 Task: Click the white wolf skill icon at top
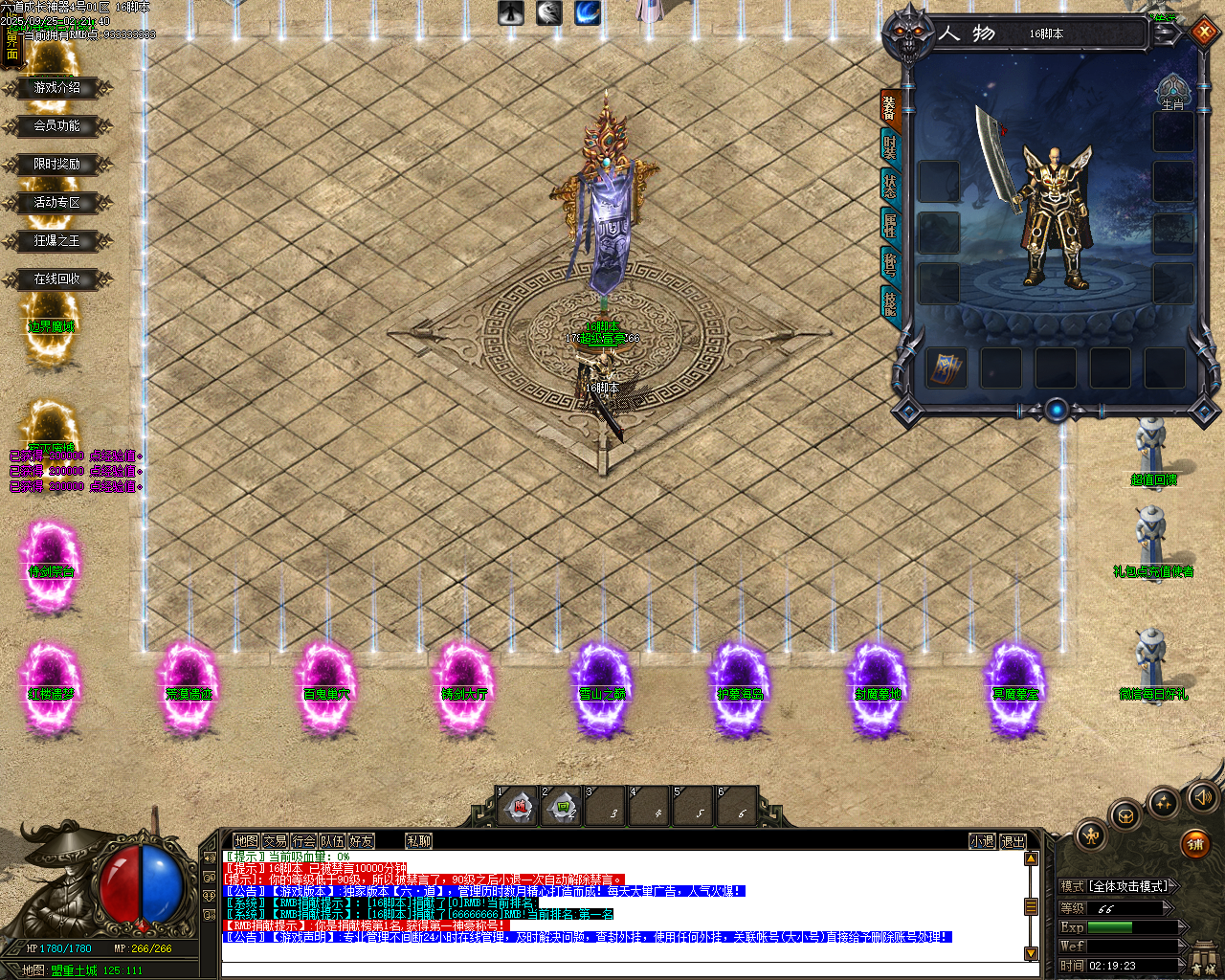pos(548,13)
